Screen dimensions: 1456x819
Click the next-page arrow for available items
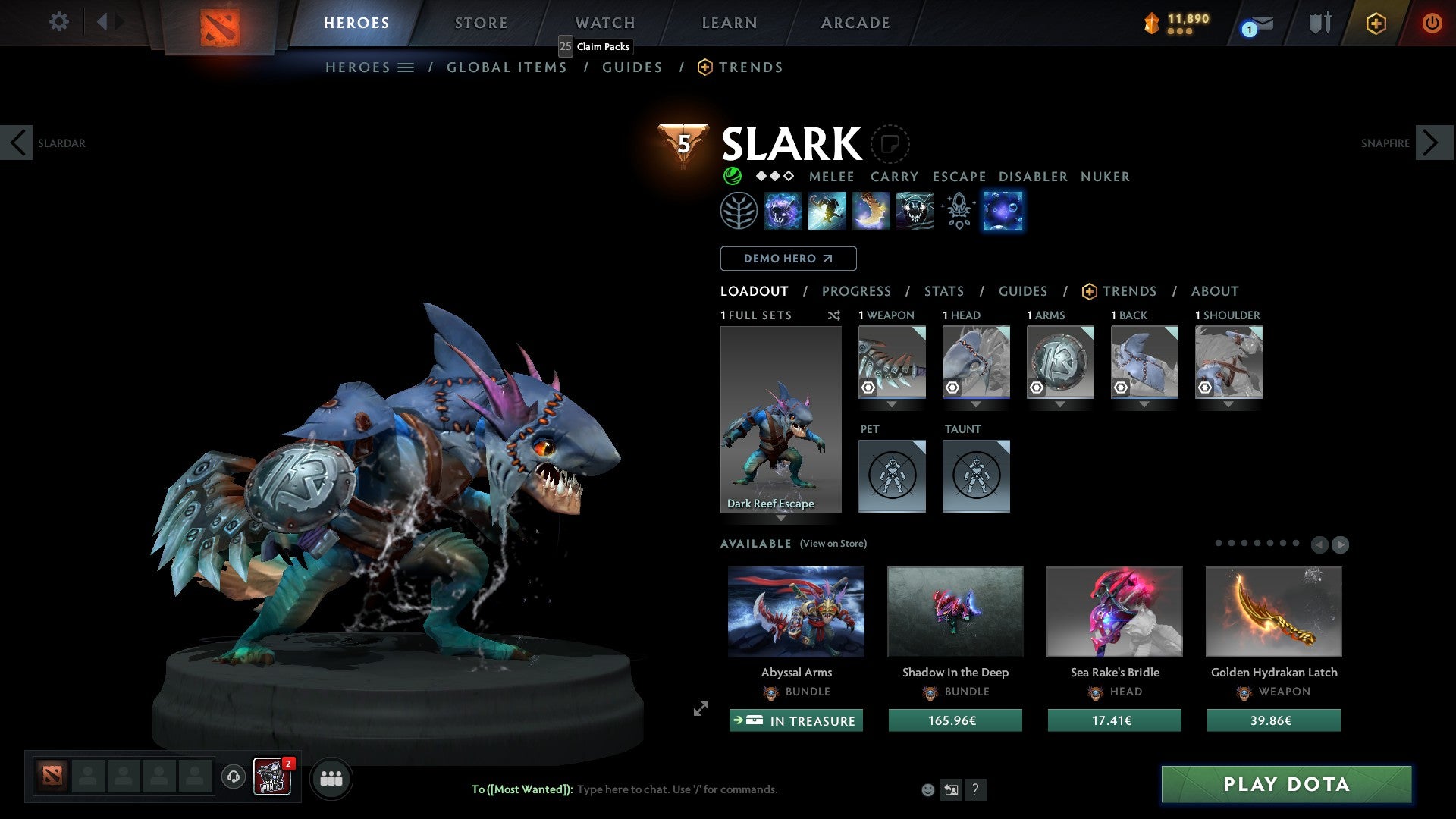pyautogui.click(x=1340, y=544)
